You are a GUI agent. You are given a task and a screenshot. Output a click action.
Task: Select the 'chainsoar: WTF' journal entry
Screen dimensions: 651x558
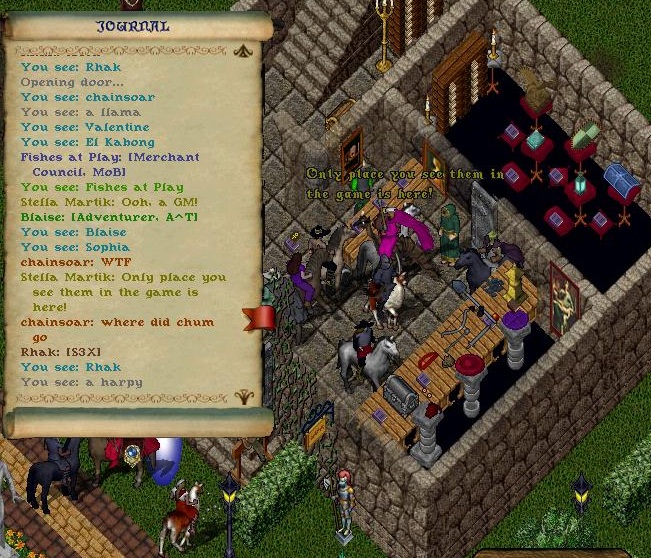tap(62, 261)
